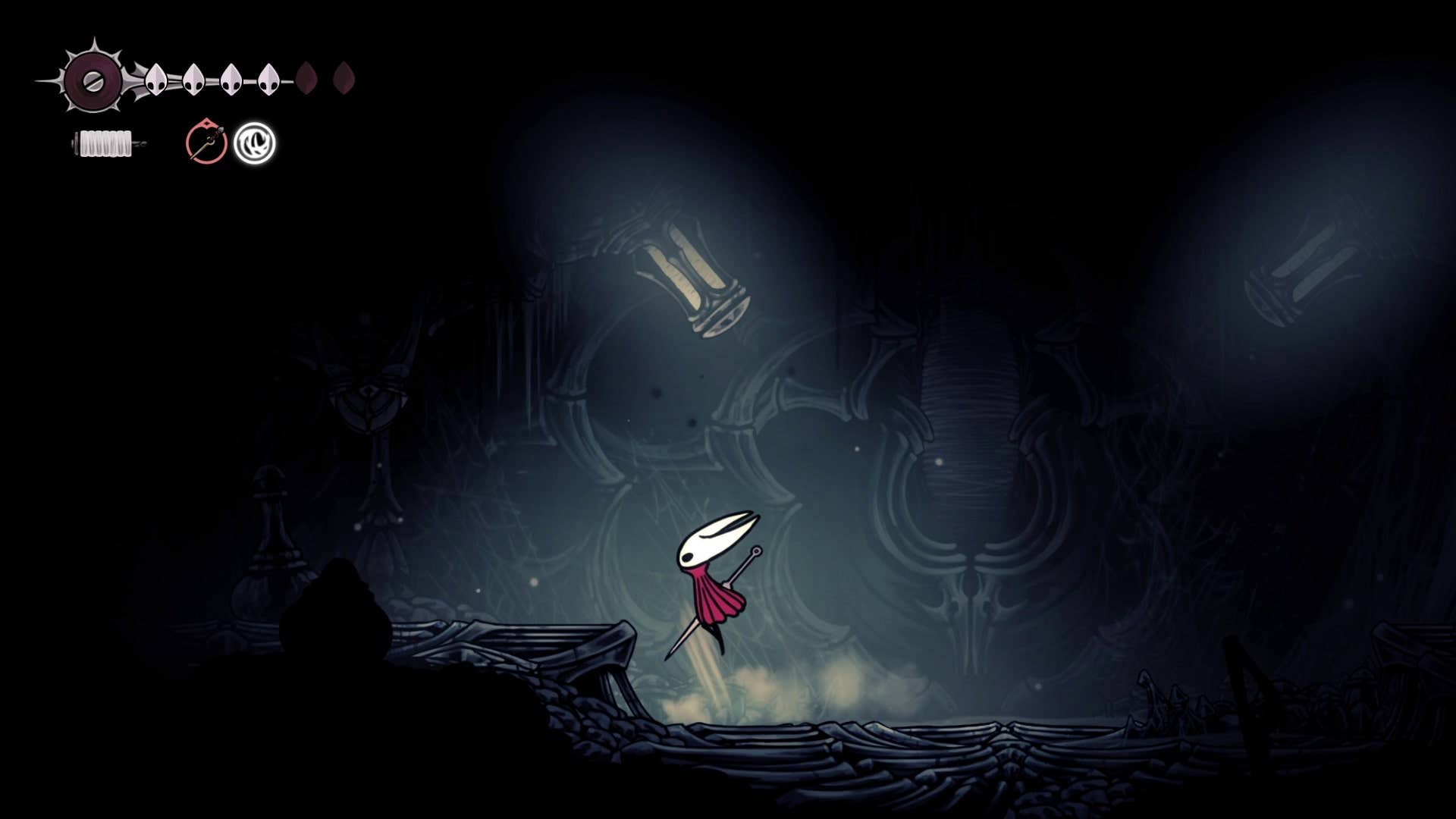The width and height of the screenshot is (1456, 819).
Task: Click the first depleted health mask
Action: coord(308,78)
